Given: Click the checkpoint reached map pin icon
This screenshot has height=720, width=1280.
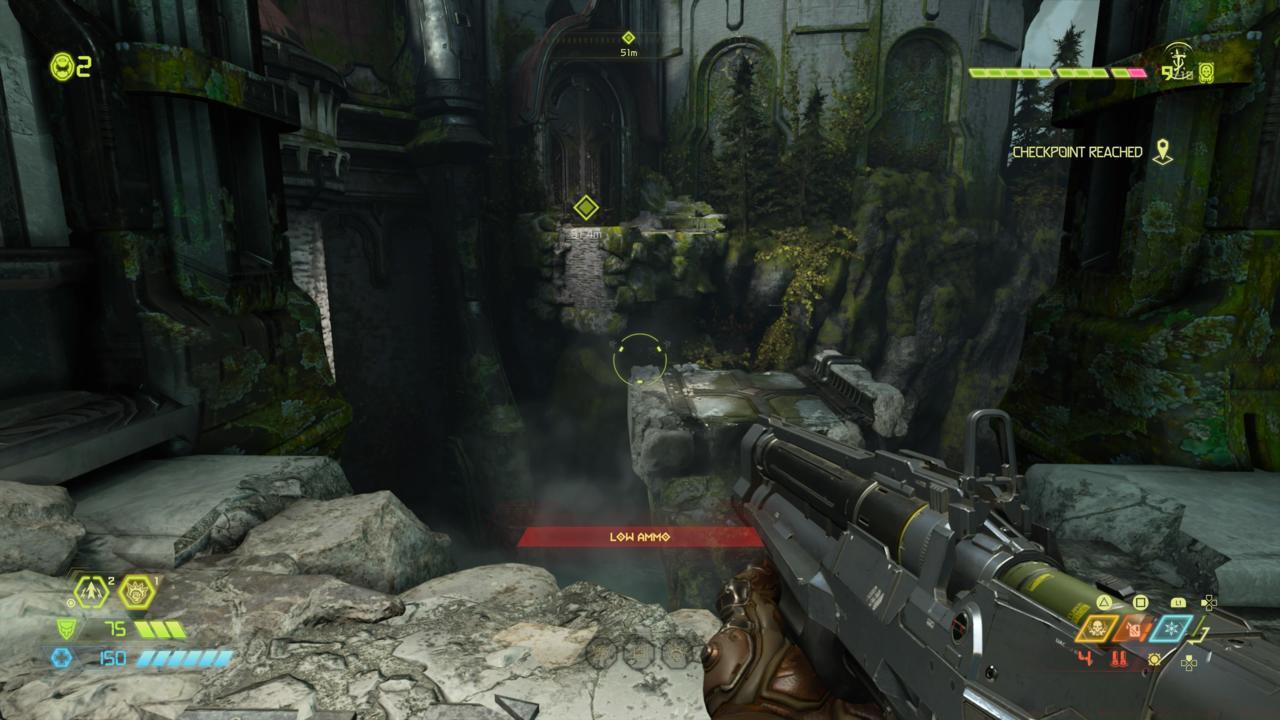Looking at the screenshot, I should pyautogui.click(x=1162, y=152).
